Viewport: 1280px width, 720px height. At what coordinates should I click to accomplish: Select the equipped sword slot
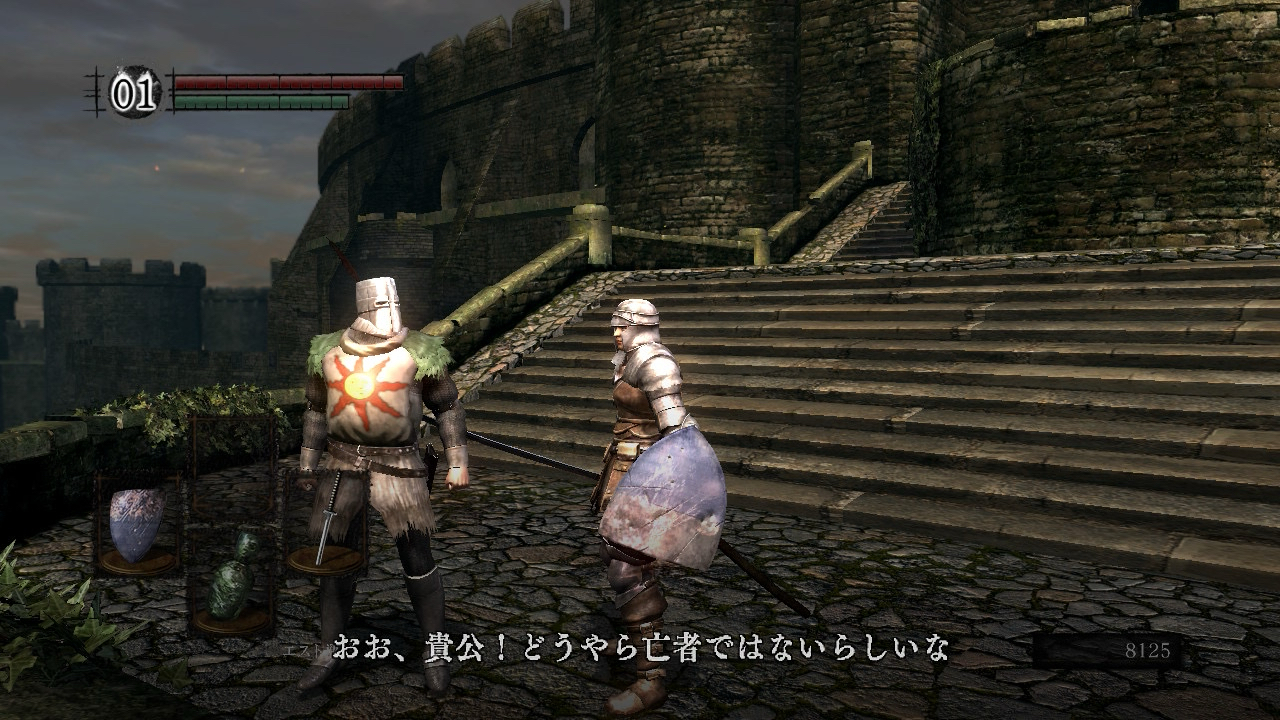325,522
